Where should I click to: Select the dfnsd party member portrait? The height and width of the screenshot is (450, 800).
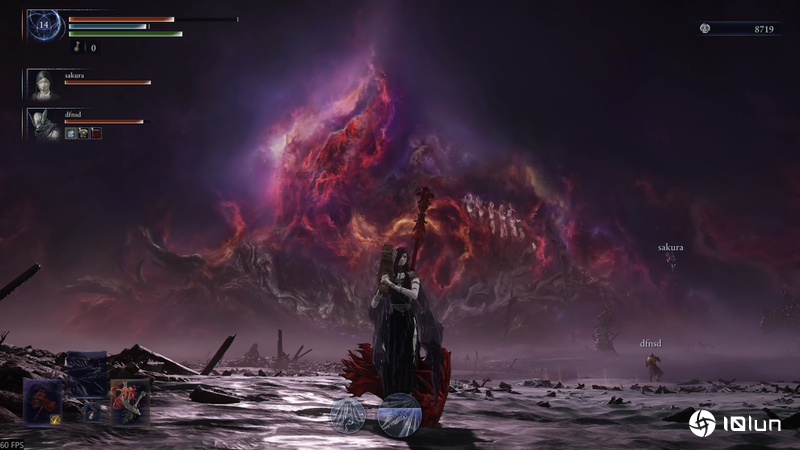point(43,124)
